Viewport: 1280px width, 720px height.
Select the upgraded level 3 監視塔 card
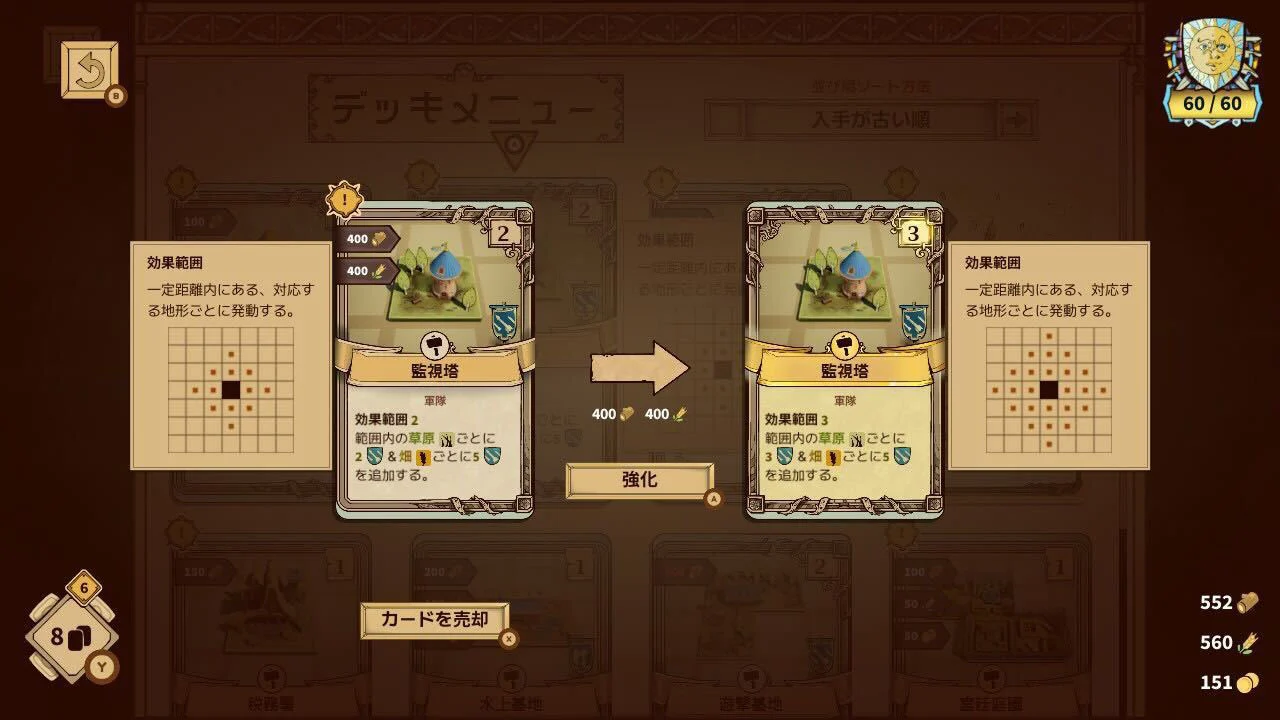point(844,360)
